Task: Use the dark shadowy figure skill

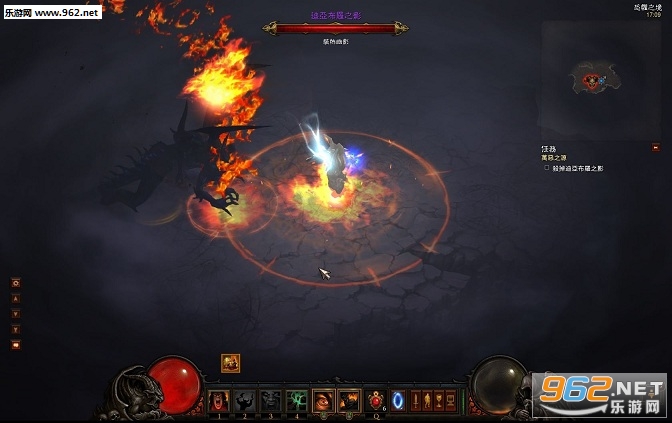Action: pyautogui.click(x=245, y=401)
